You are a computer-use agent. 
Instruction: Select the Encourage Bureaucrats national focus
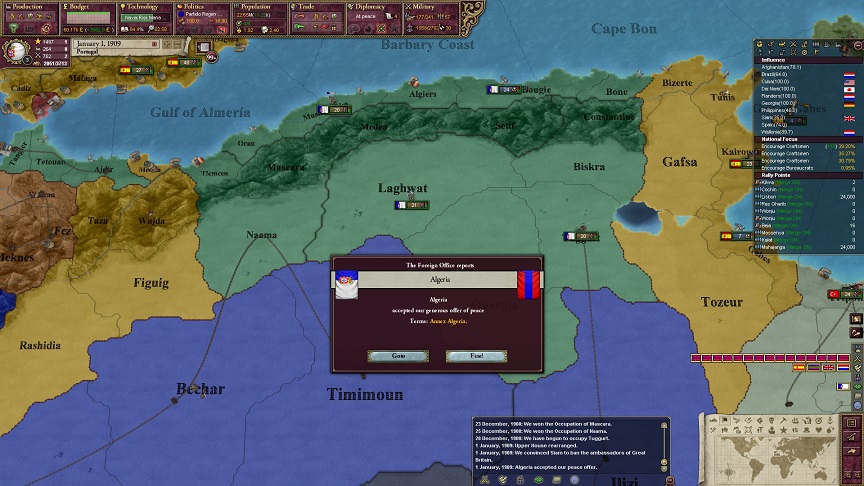click(x=790, y=166)
